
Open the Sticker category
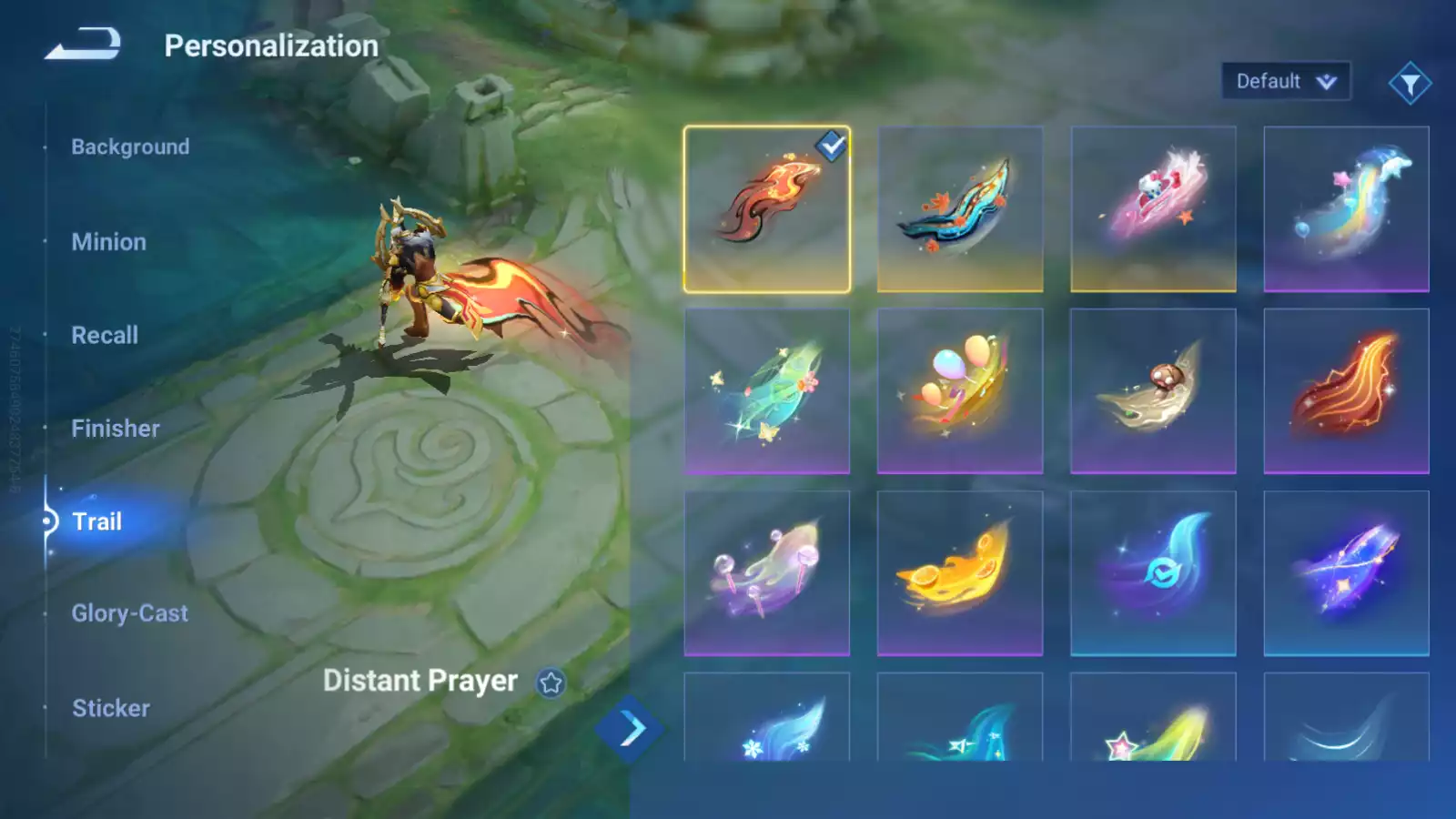tap(111, 708)
